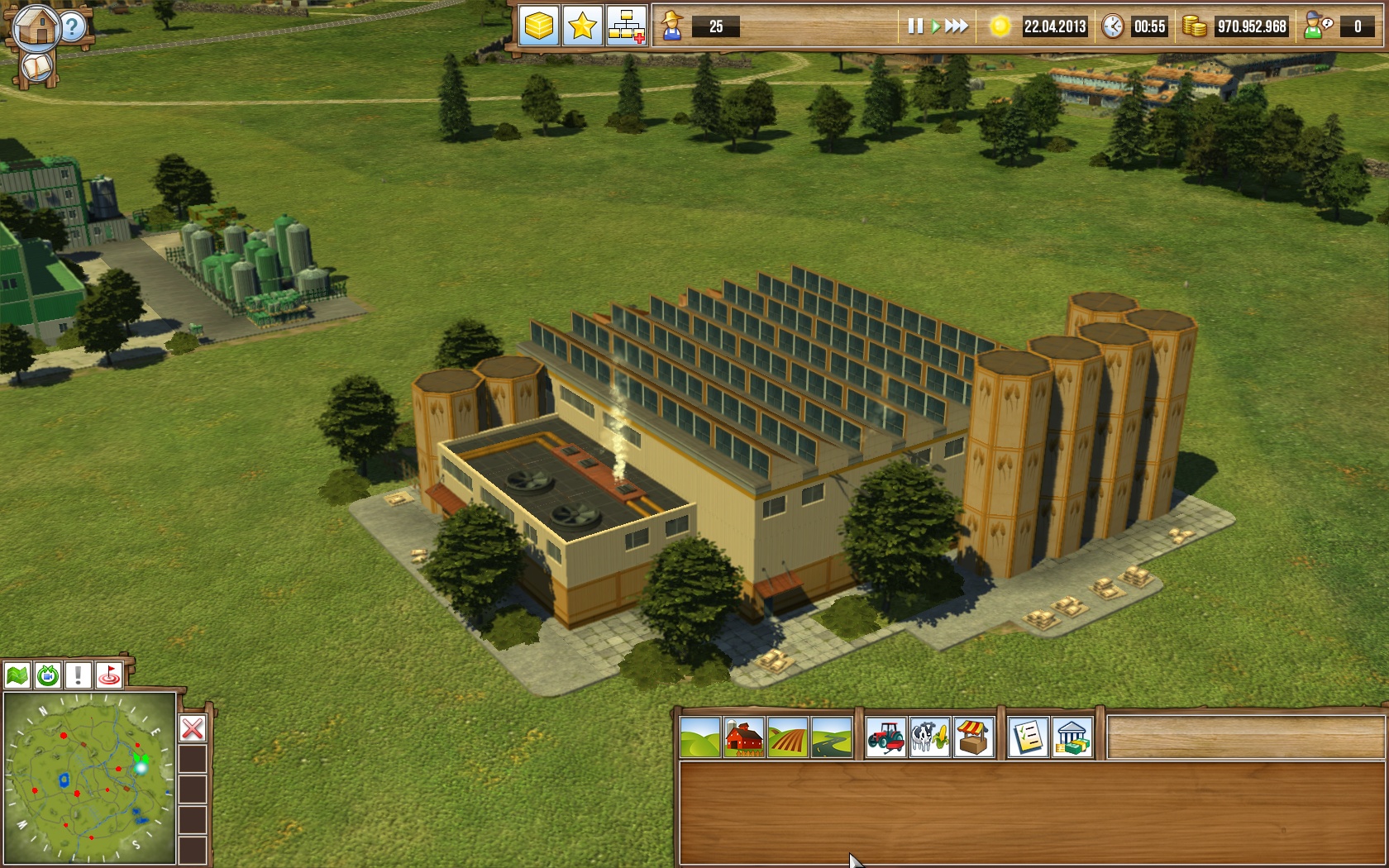Open the cow and corn products menu

click(x=930, y=737)
